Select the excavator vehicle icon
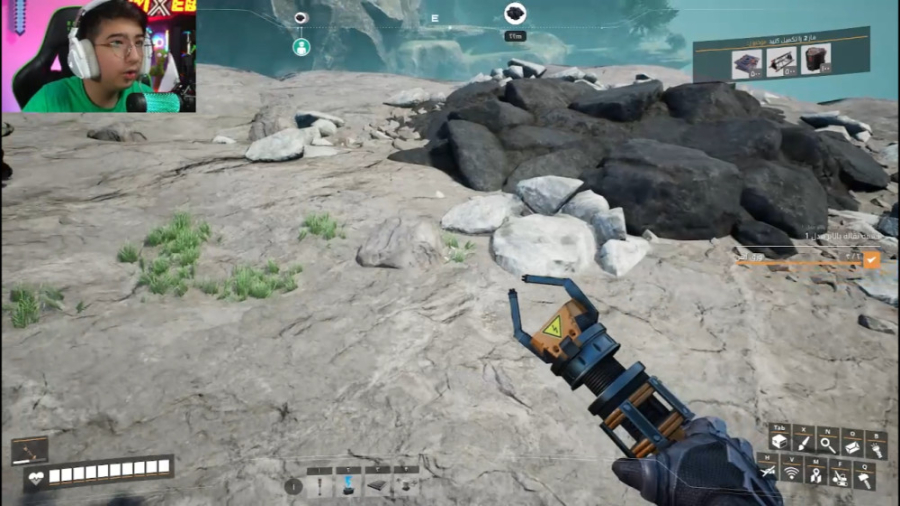900x506 pixels. (x=840, y=477)
